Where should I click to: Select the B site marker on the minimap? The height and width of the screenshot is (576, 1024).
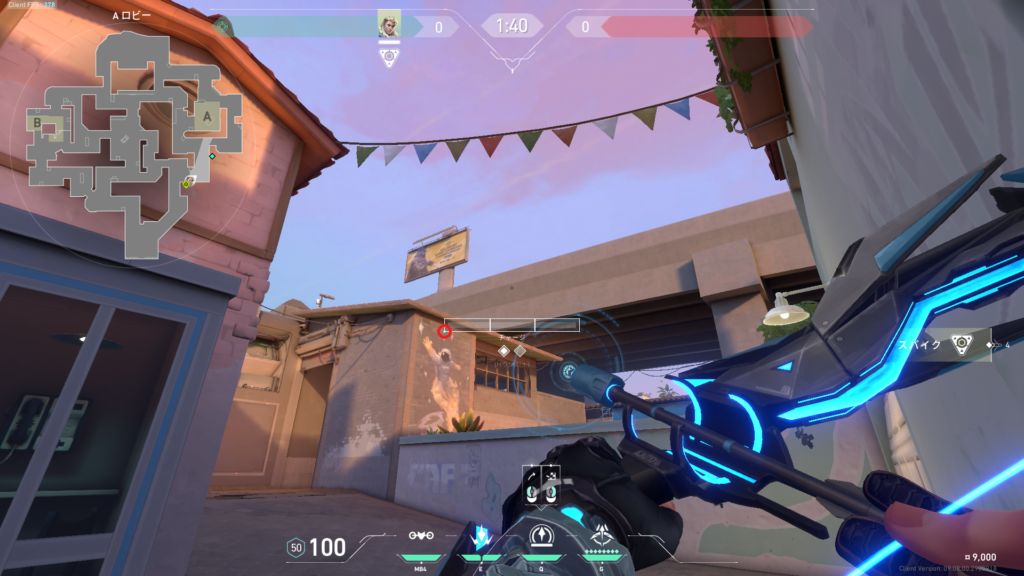[38, 124]
